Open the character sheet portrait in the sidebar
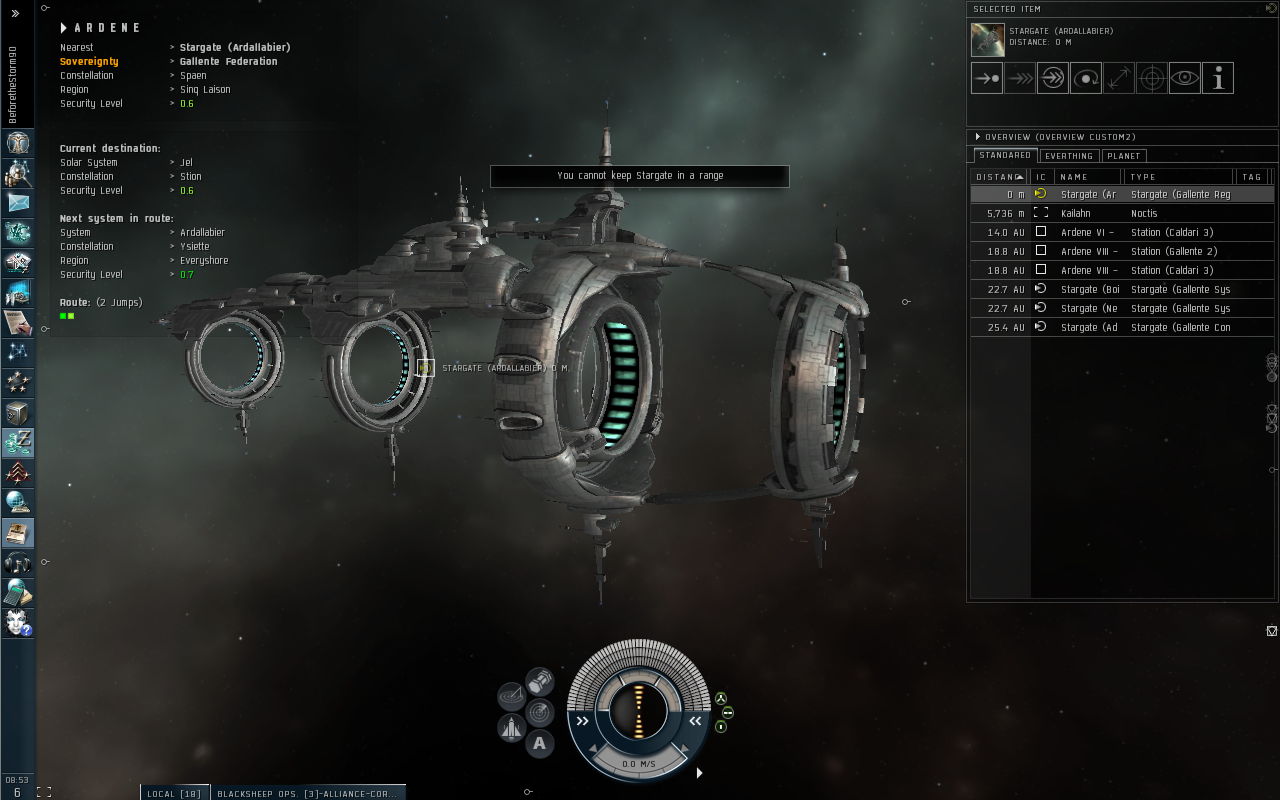Screen dimensions: 1280x800 tap(18, 143)
